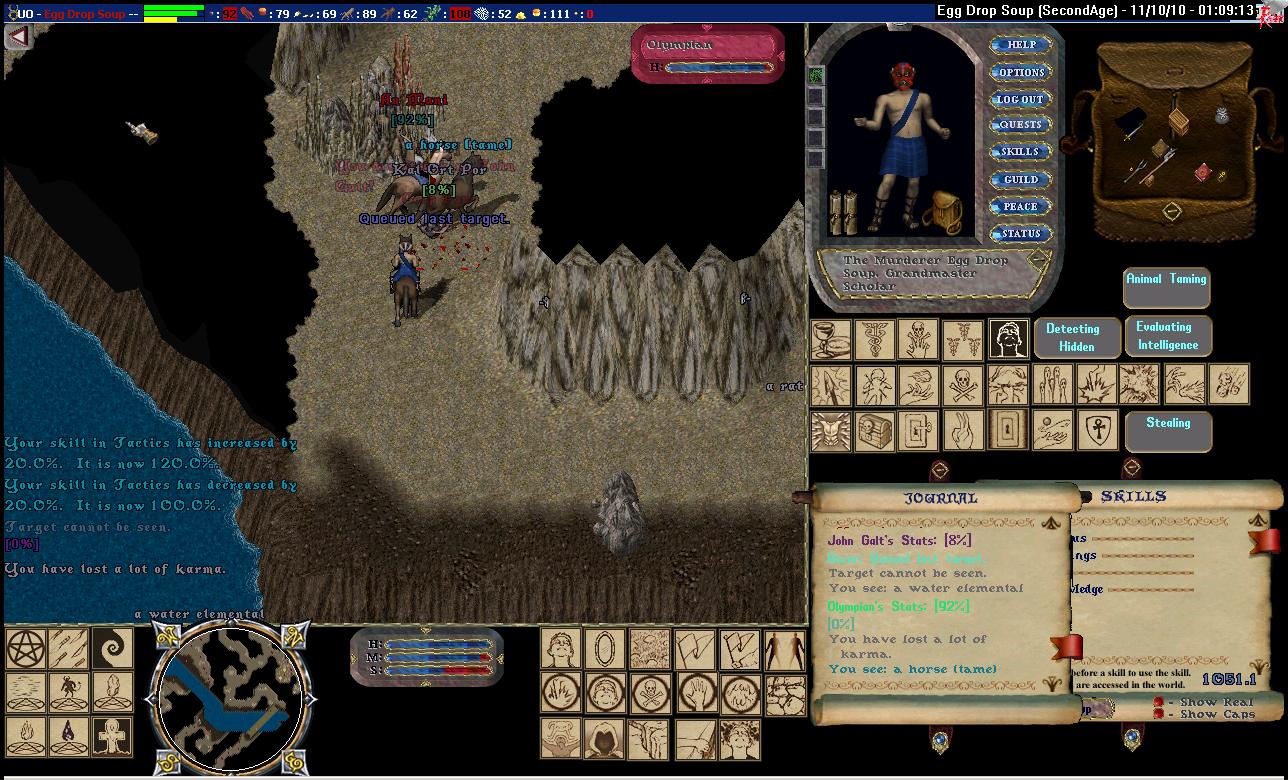Viewport: 1288px width, 780px height.
Task: Toggle Show Caps in skills scroll
Action: (1158, 714)
